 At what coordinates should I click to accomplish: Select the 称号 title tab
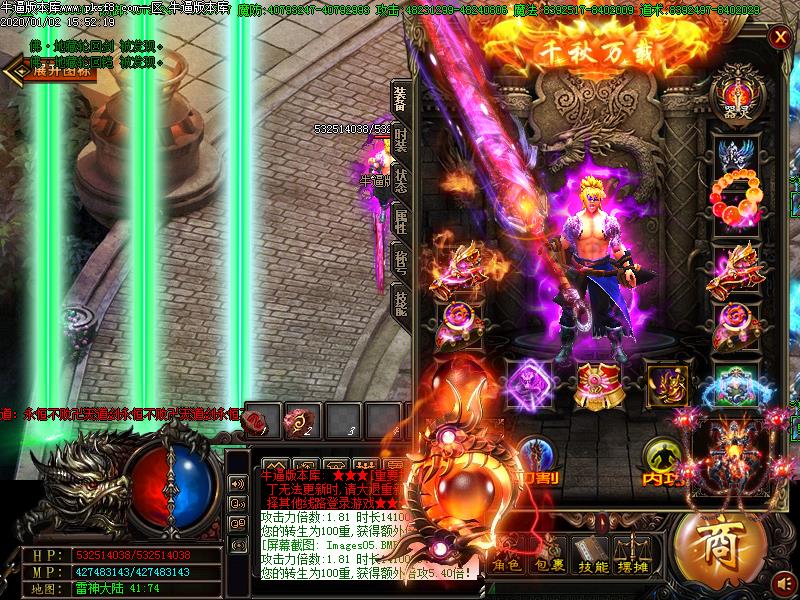400,263
